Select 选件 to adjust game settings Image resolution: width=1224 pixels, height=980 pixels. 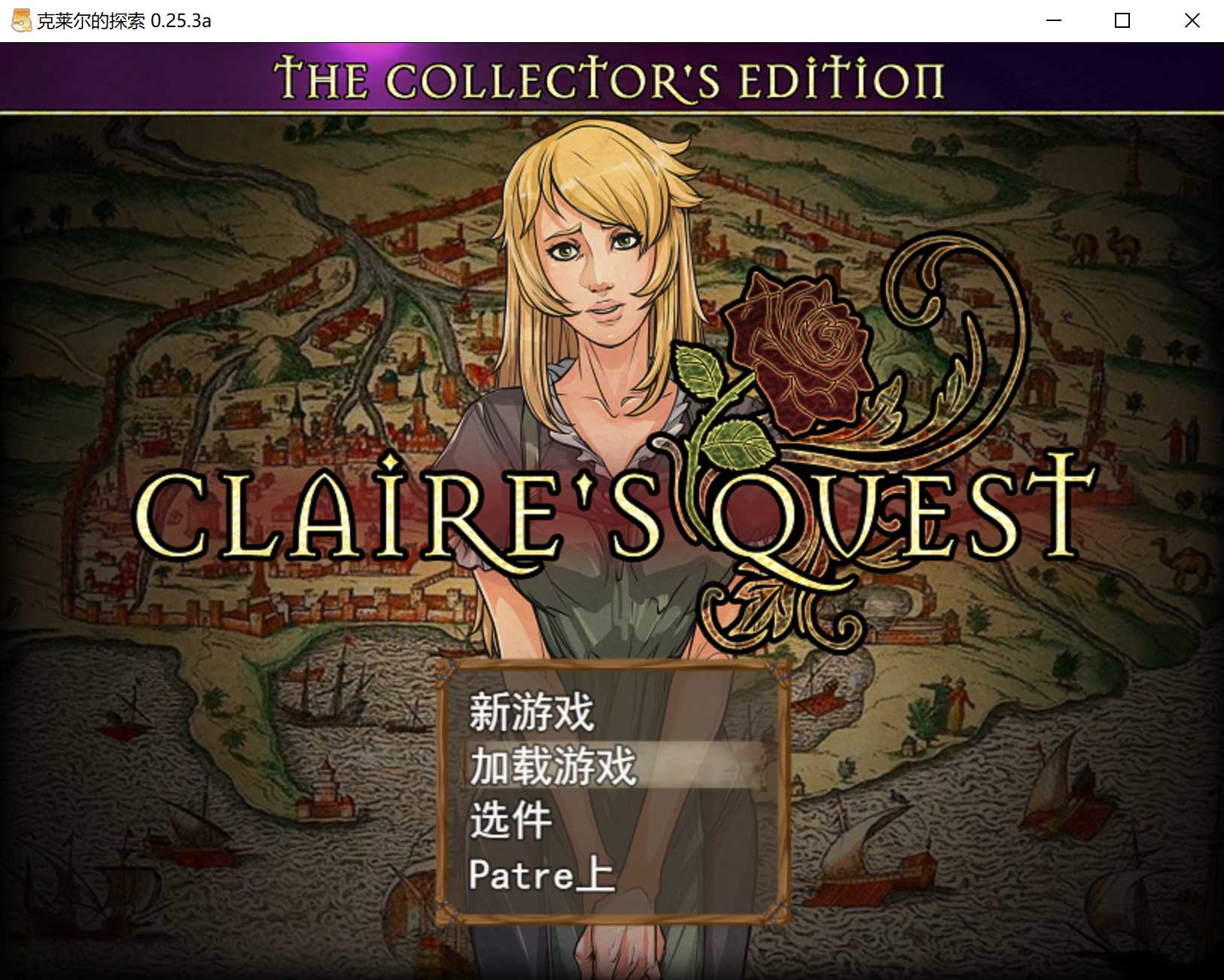[x=511, y=822]
